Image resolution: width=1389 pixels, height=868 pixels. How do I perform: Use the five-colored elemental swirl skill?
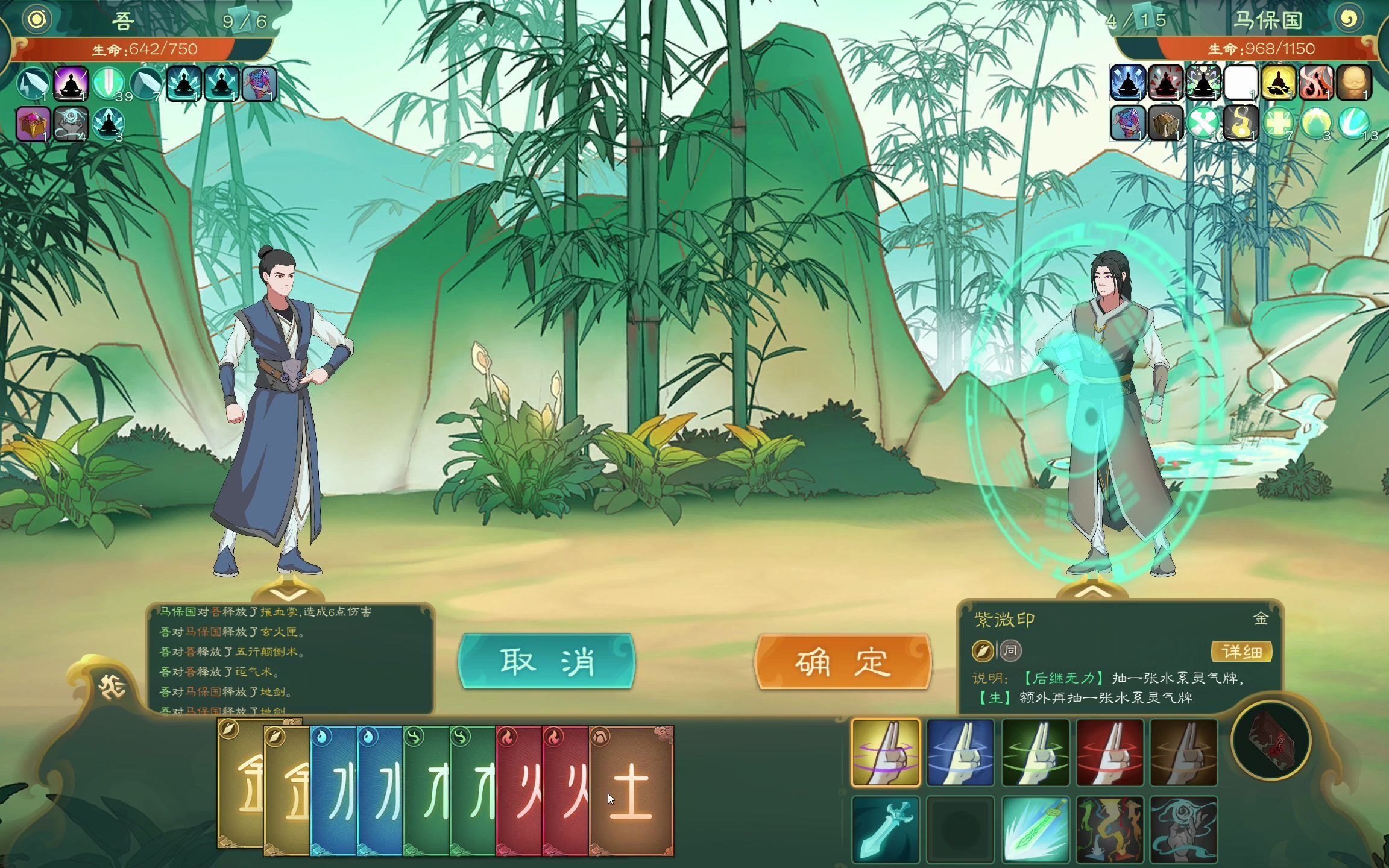point(1110,829)
